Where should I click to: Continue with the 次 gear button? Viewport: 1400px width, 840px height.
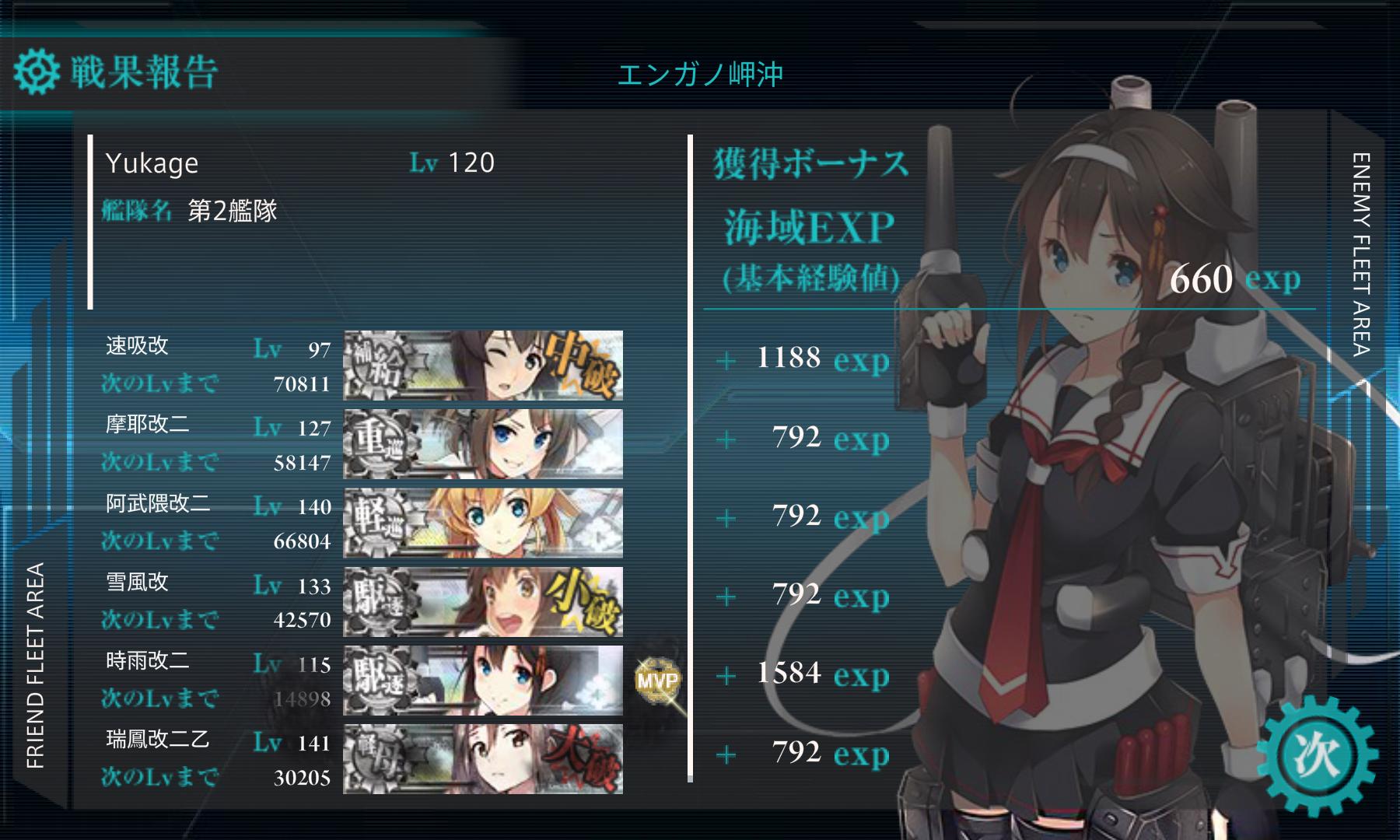1317,755
